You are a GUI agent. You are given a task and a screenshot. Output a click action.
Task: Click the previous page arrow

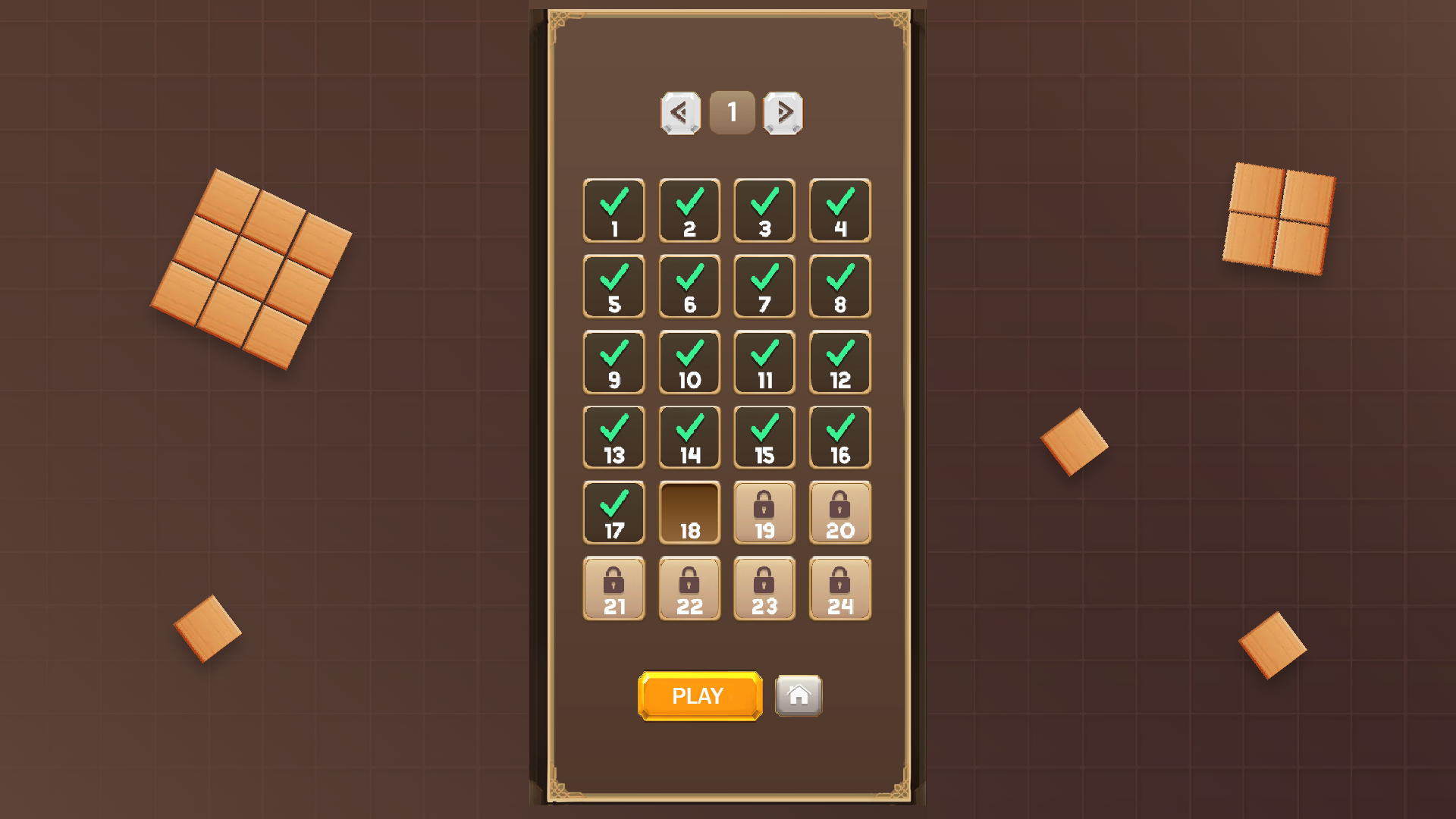pos(680,111)
